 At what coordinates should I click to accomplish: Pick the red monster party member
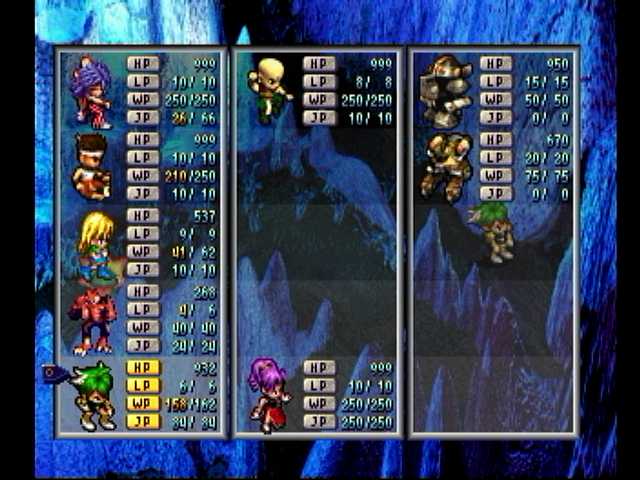[92, 320]
